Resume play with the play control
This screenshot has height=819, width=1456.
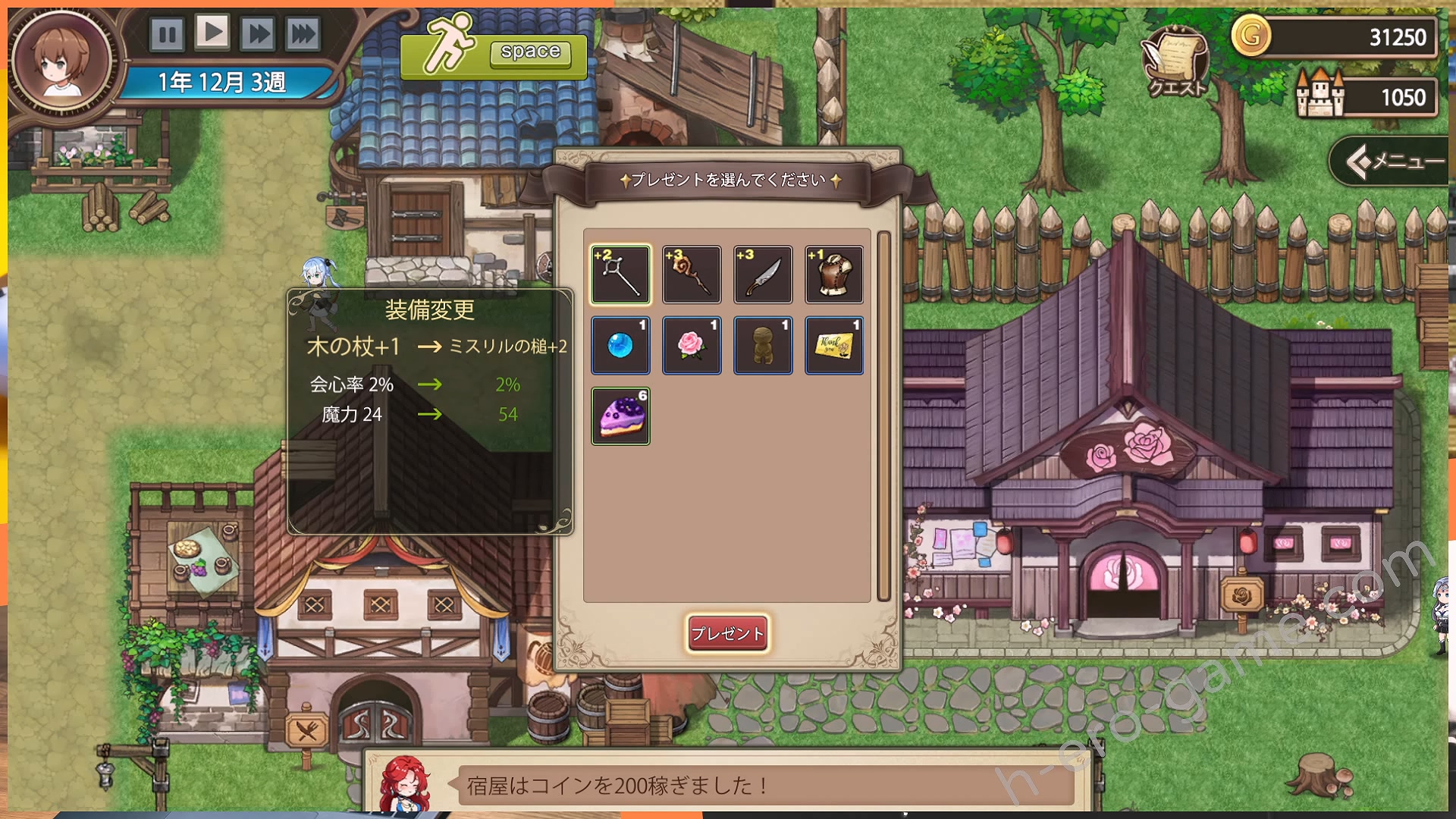point(213,33)
